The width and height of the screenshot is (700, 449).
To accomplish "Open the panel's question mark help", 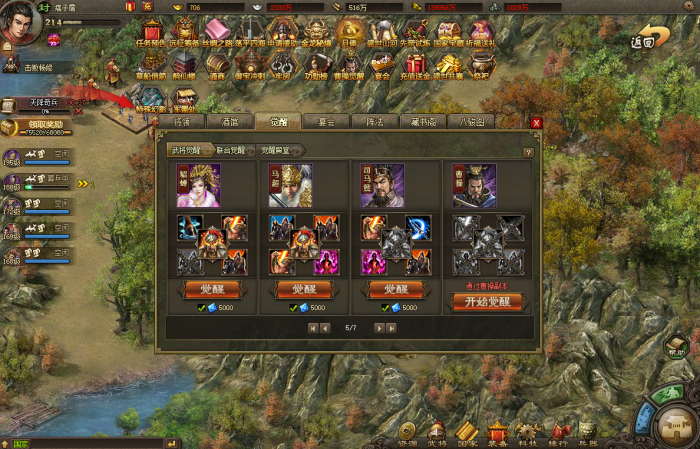I will point(528,153).
